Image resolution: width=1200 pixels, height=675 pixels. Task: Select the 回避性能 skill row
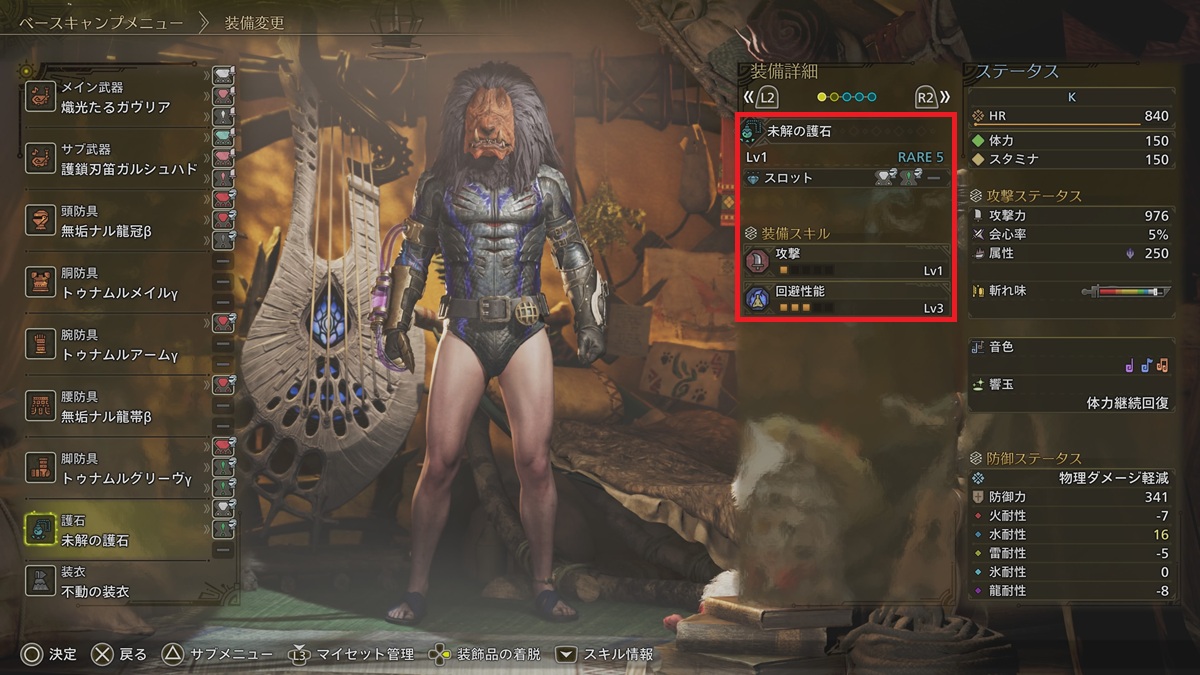coord(846,299)
